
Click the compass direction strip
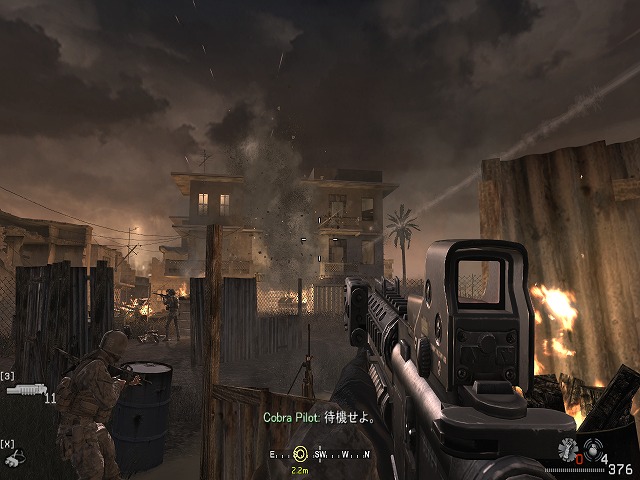coord(320,455)
